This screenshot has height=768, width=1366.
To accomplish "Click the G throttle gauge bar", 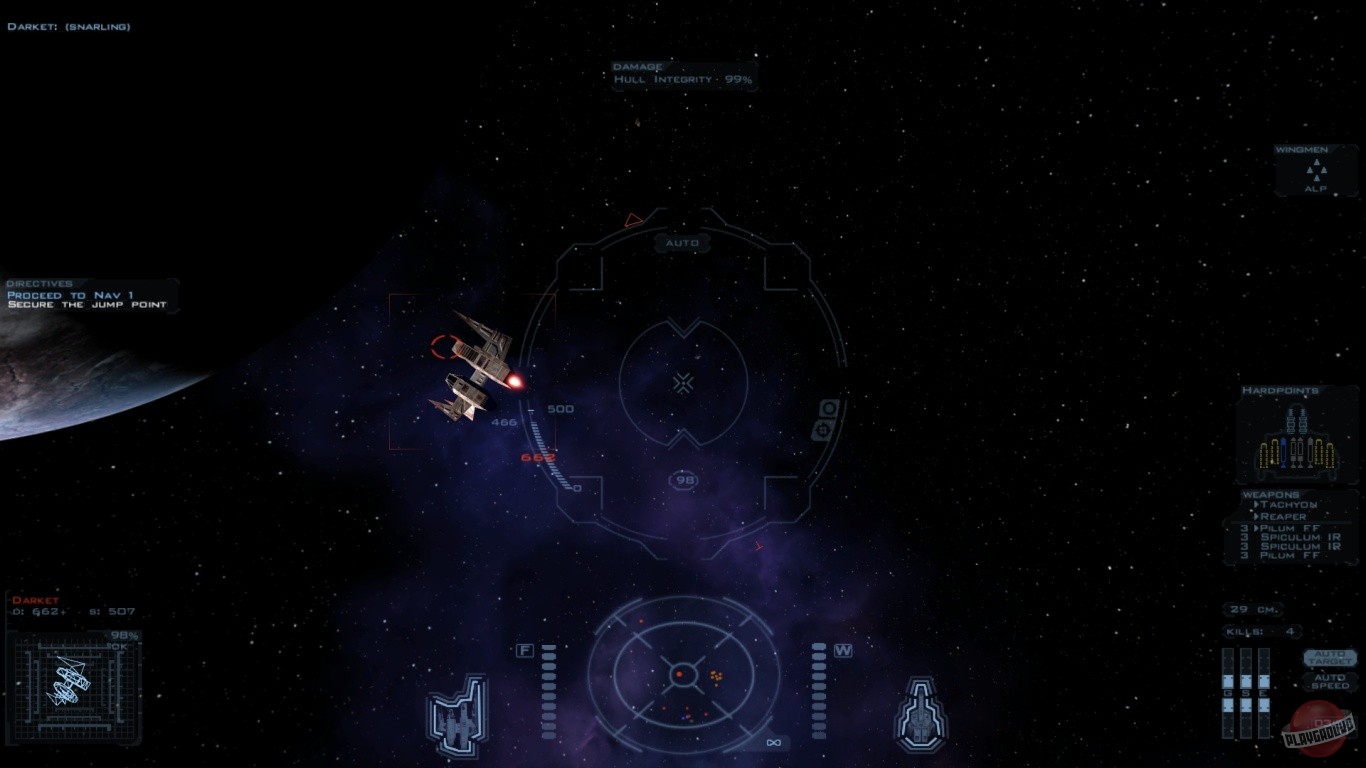I will (1228, 692).
